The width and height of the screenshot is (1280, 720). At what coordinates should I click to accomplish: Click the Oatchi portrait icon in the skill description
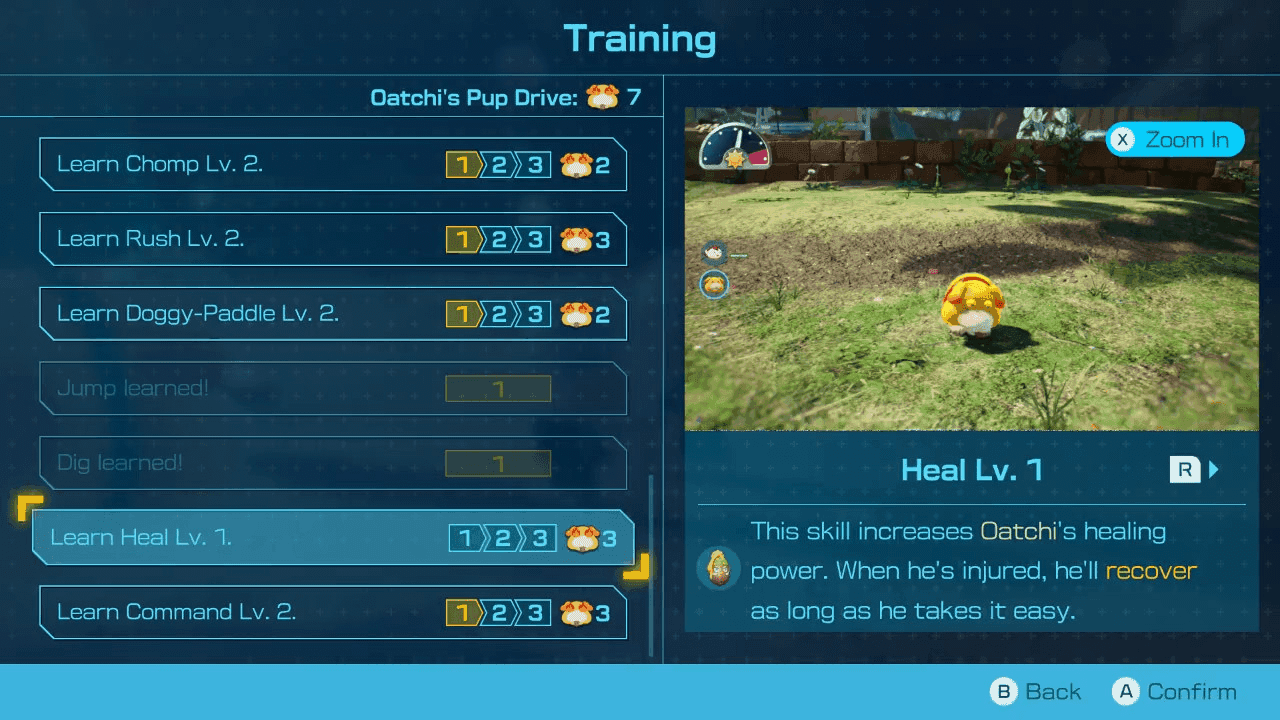click(x=719, y=570)
